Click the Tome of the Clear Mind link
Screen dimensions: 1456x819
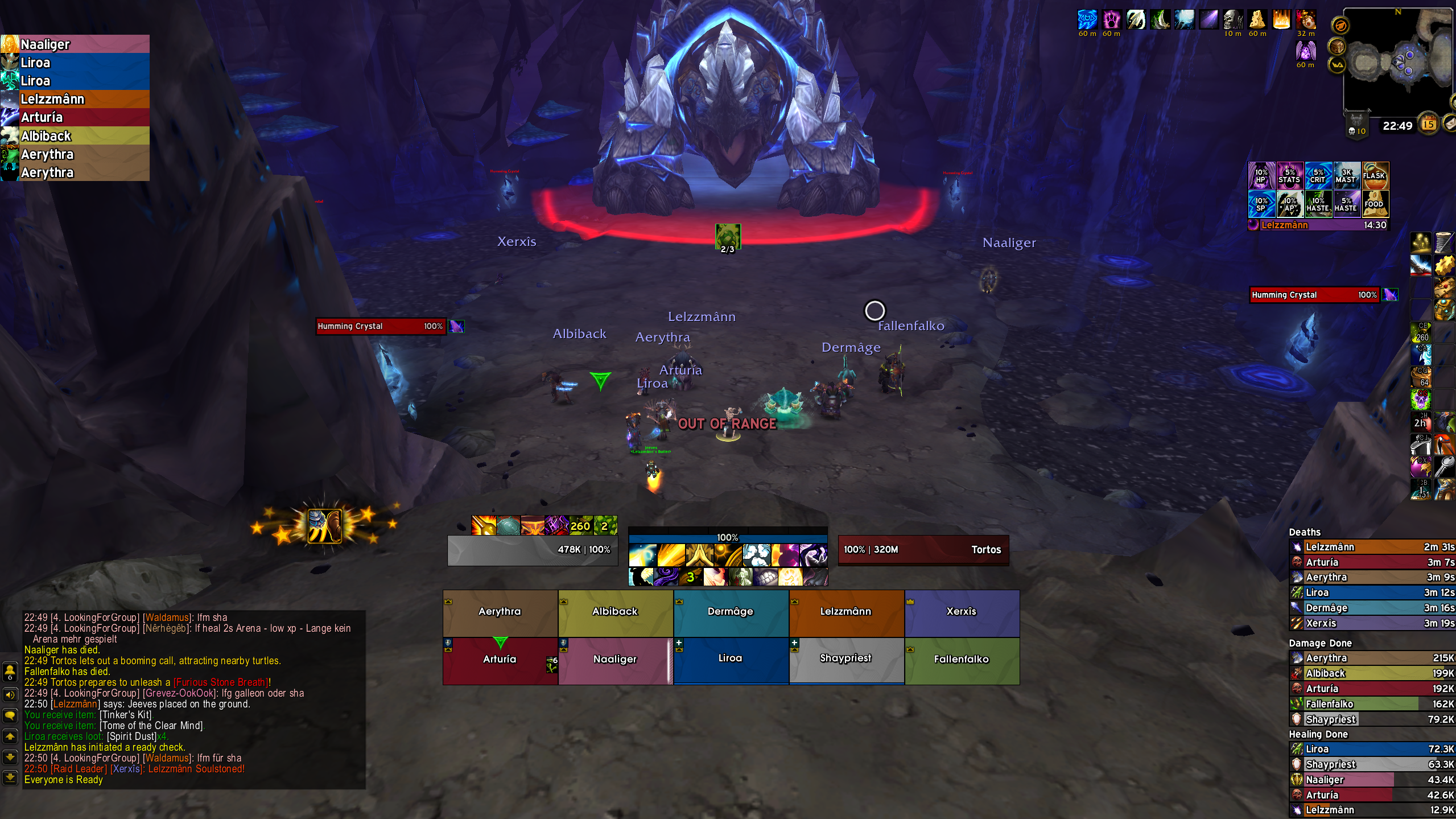click(151, 726)
